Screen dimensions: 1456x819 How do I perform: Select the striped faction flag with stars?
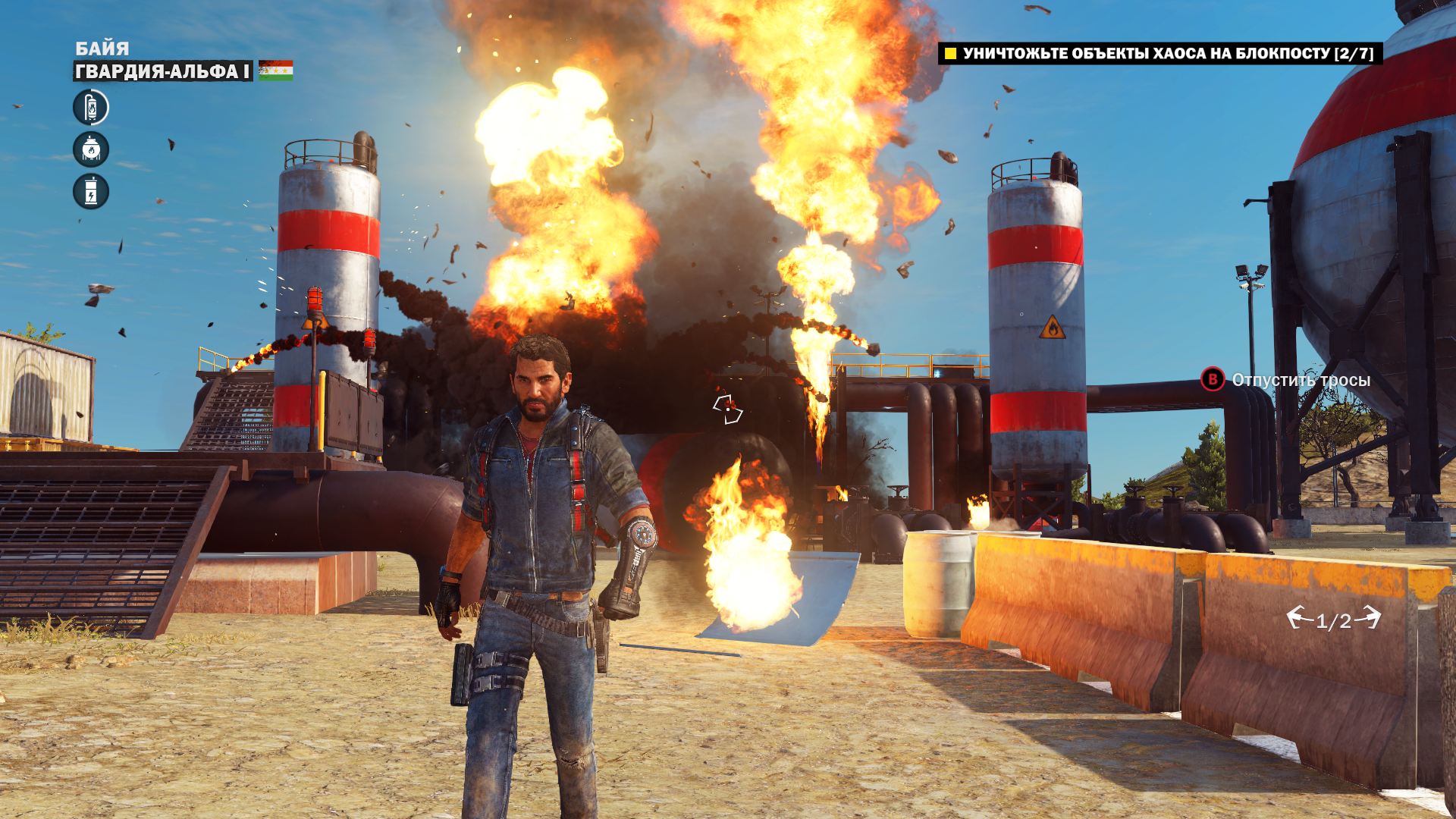[x=275, y=71]
